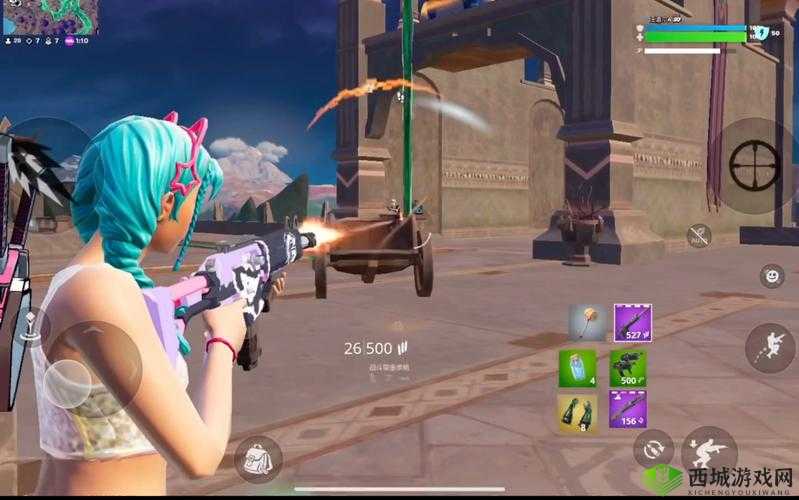Screen dimensions: 799x500
Task: Select the purple rifle with 527 ammo
Action: pyautogui.click(x=632, y=323)
